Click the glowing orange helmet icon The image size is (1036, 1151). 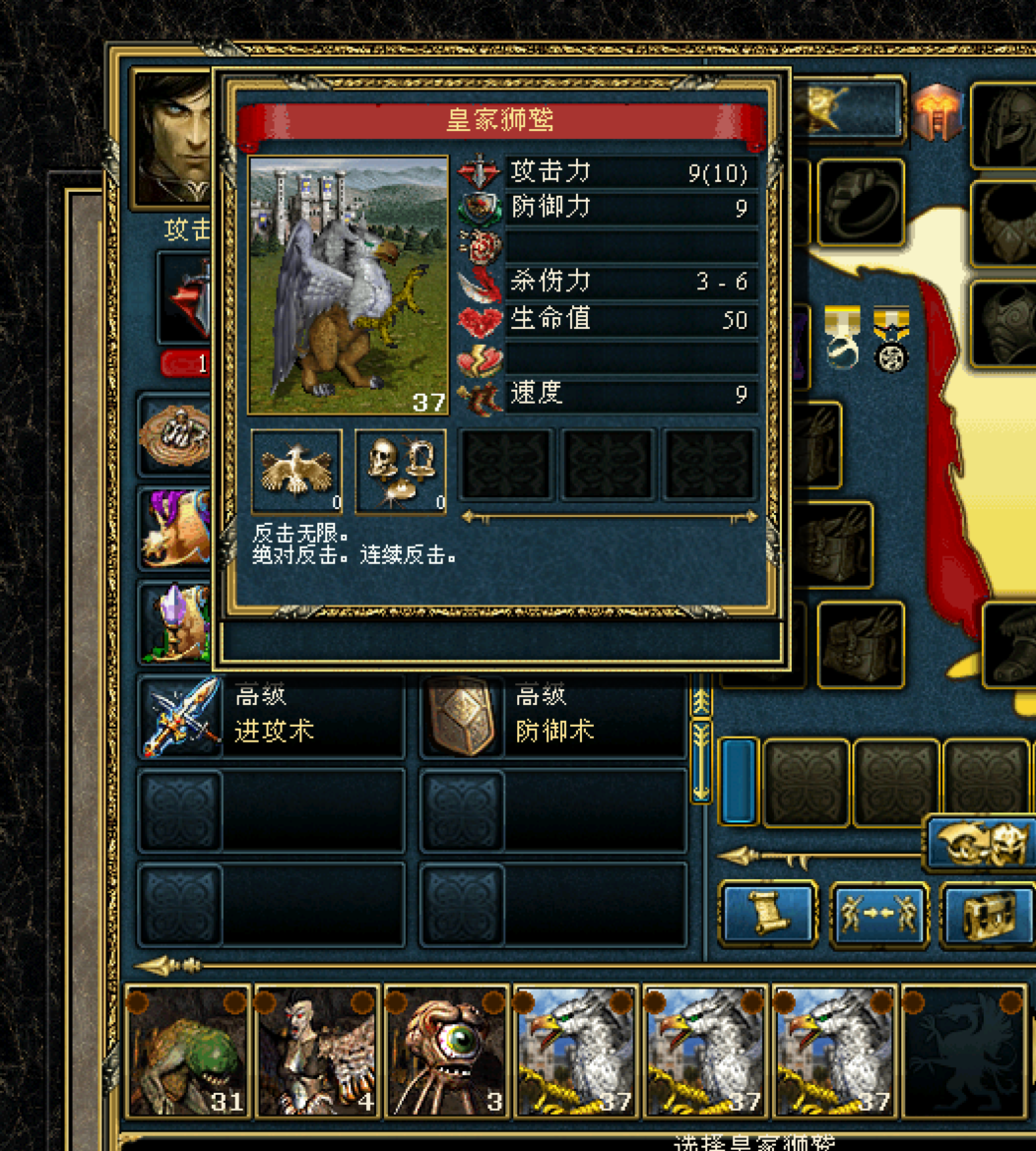[936, 113]
